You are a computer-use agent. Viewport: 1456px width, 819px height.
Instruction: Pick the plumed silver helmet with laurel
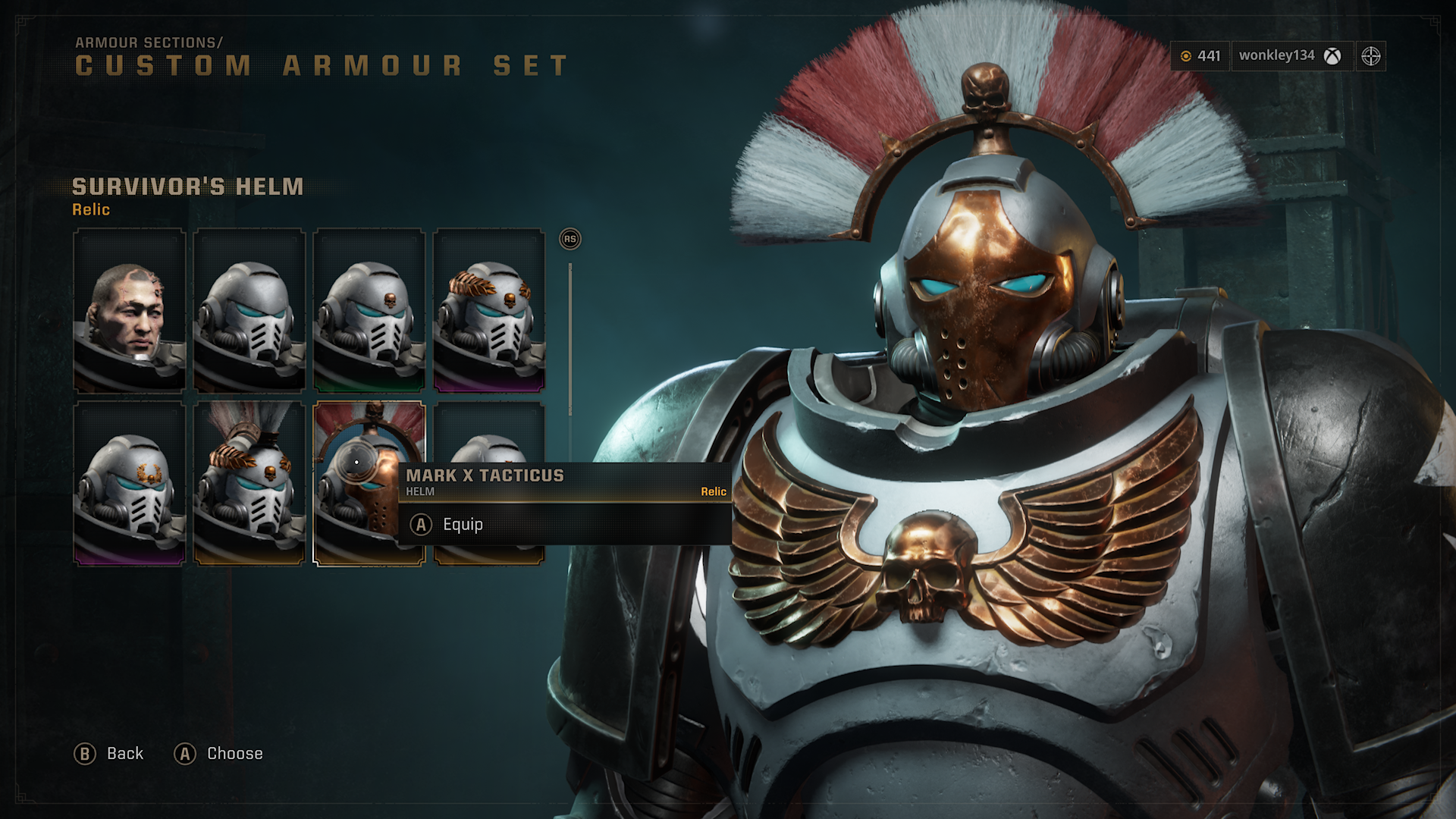[249, 484]
